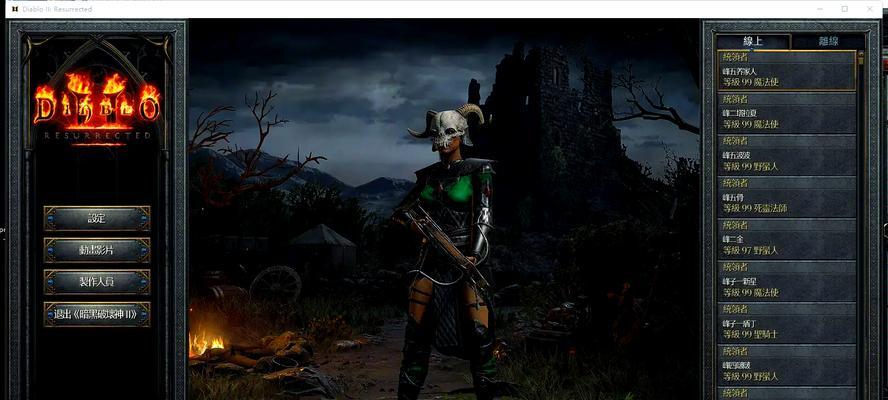Minimize the Diablo II: Resurrected window
The height and width of the screenshot is (400, 888).
coord(816,9)
